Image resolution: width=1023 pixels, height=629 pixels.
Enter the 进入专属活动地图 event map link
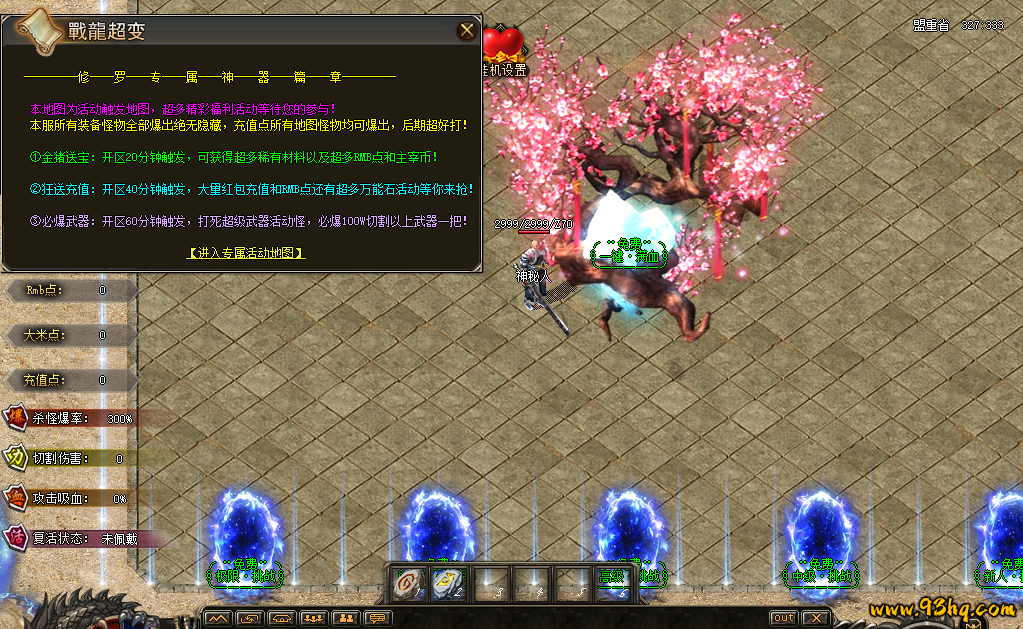(246, 253)
